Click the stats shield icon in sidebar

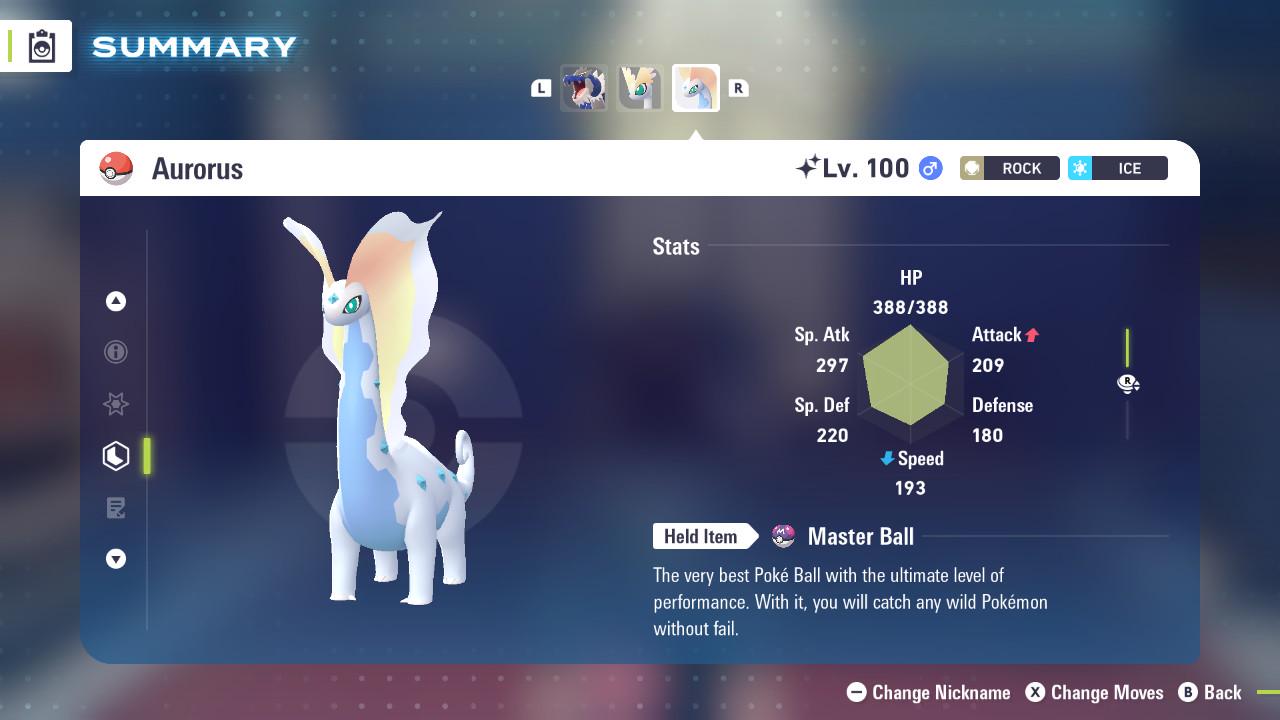116,455
